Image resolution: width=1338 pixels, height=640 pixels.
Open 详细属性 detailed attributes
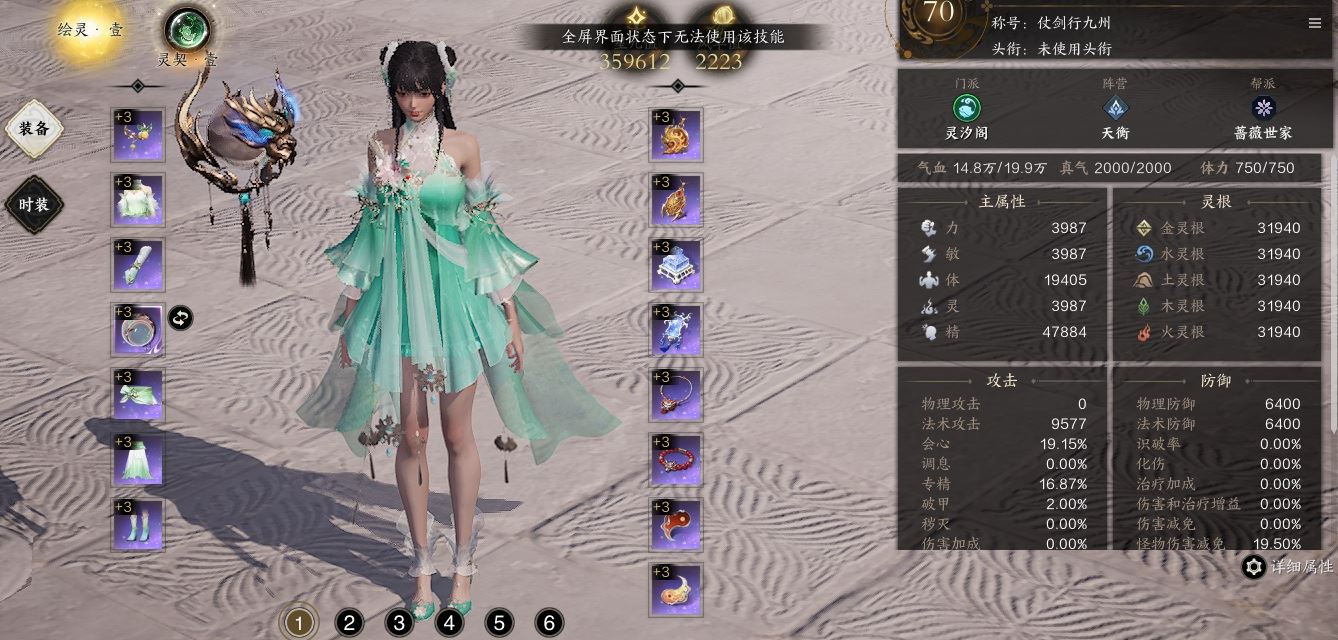point(1287,567)
